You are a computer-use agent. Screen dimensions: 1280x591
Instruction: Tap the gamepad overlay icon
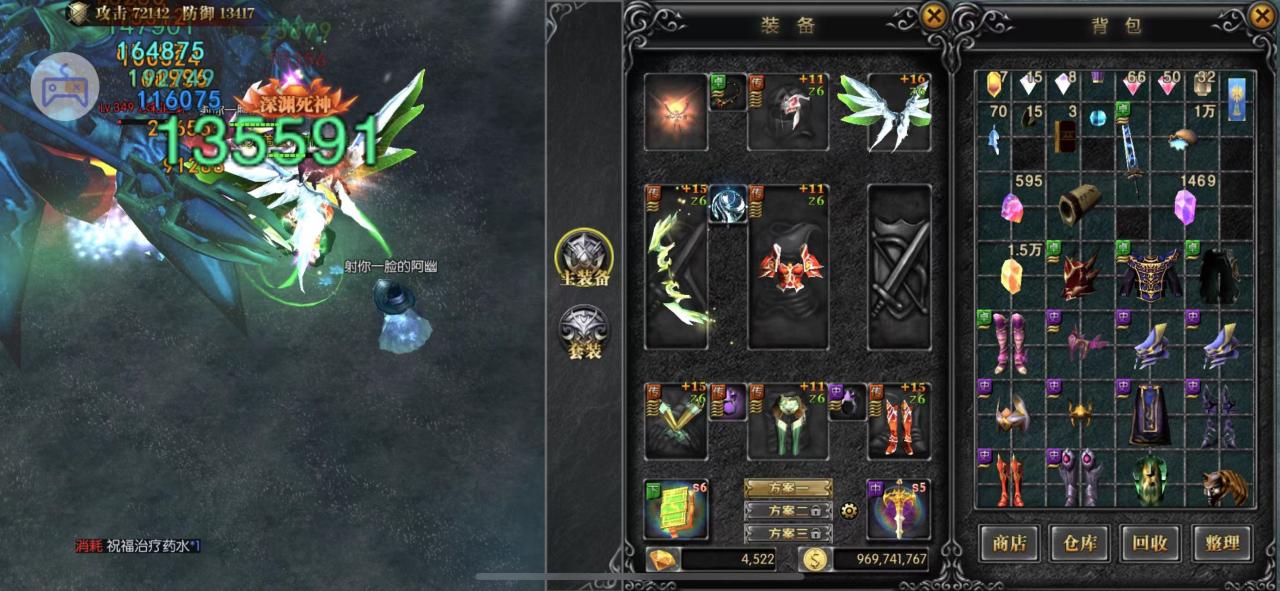(x=65, y=87)
